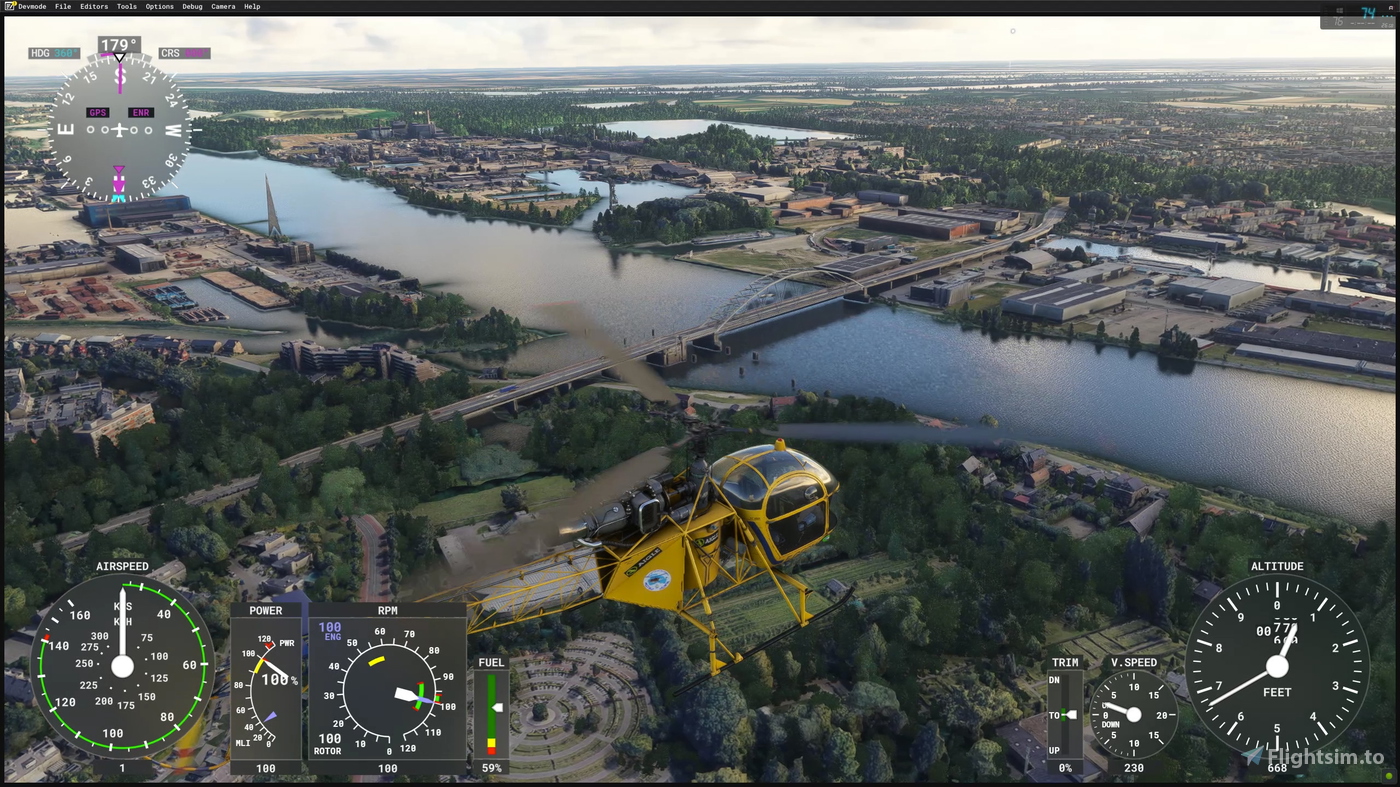Click the Devmode flag icon in the menu bar
The height and width of the screenshot is (787, 1400).
10,6
